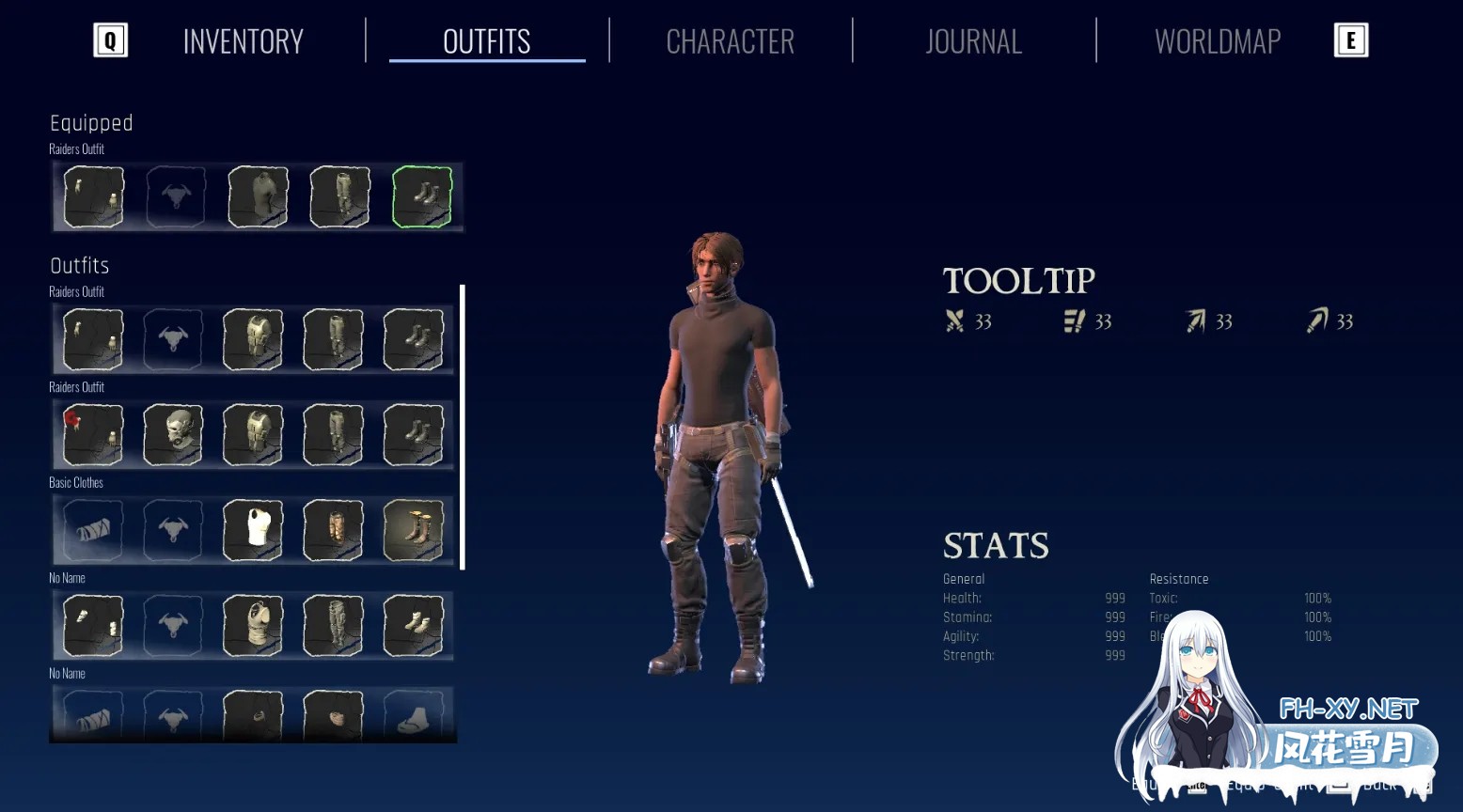The image size is (1463, 812).
Task: Pick the white sneakers slot
Action: pyautogui.click(x=414, y=625)
